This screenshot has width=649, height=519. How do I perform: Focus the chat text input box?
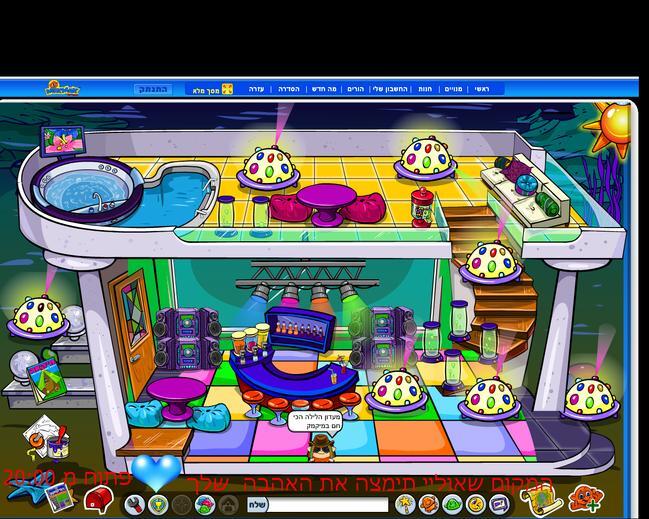[x=325, y=505]
